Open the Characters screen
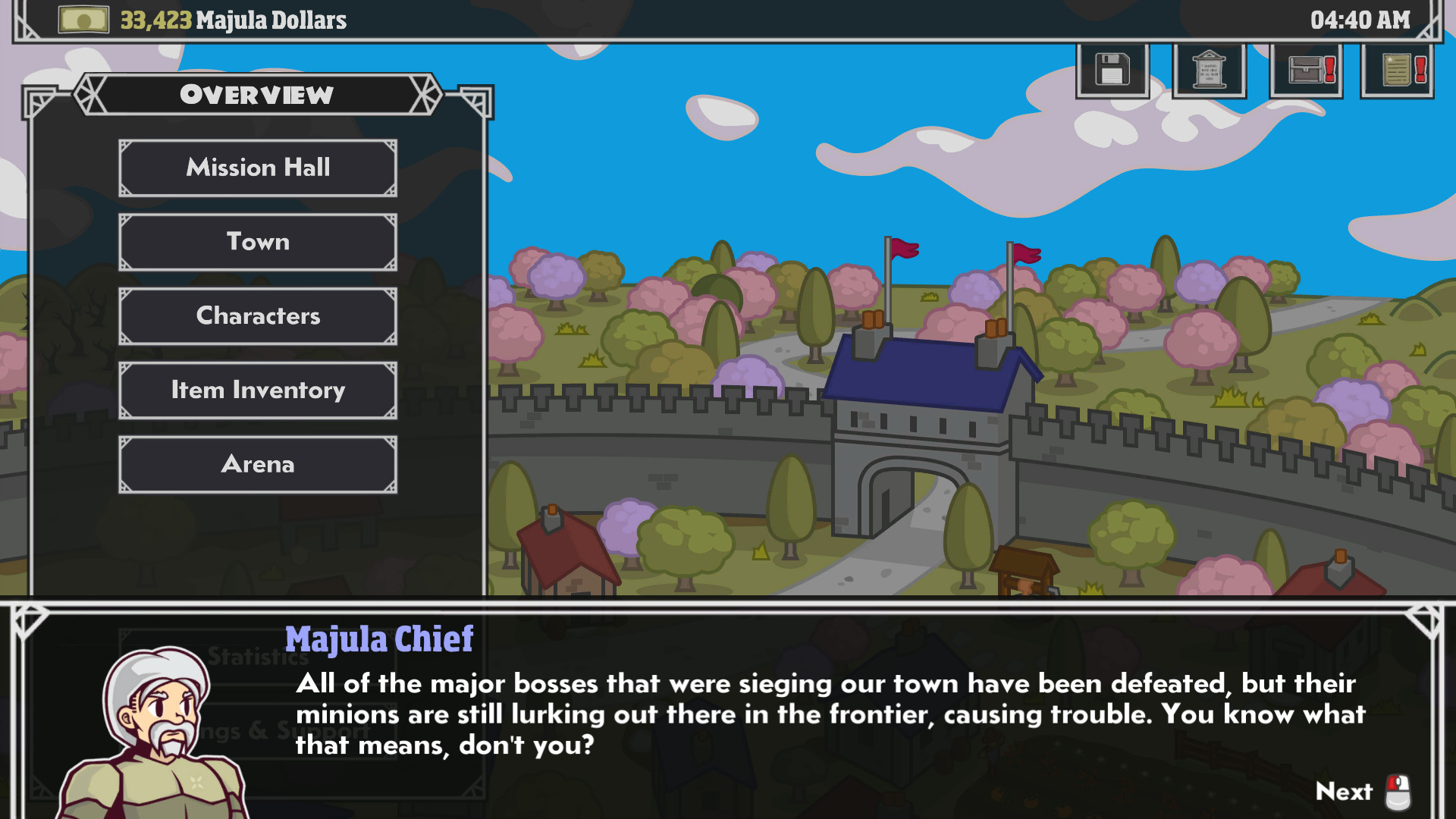The height and width of the screenshot is (819, 1456). 257,316
